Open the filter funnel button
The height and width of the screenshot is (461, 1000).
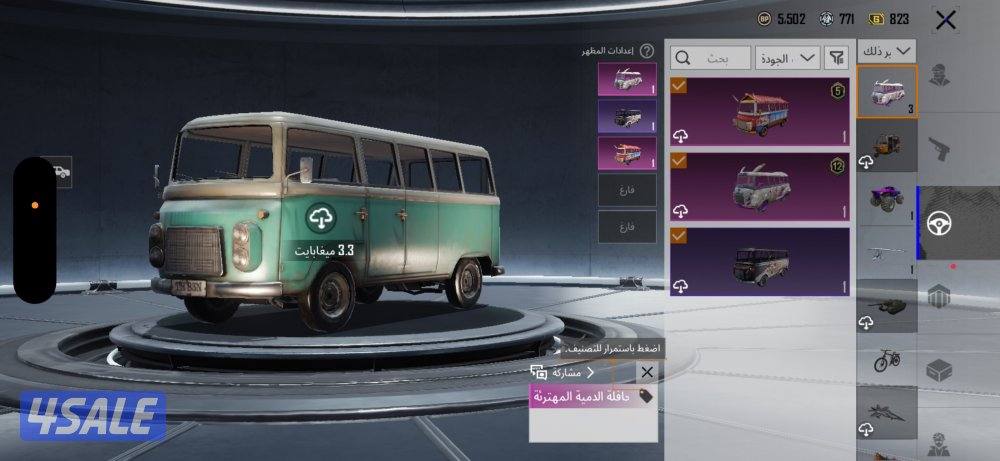pos(836,58)
